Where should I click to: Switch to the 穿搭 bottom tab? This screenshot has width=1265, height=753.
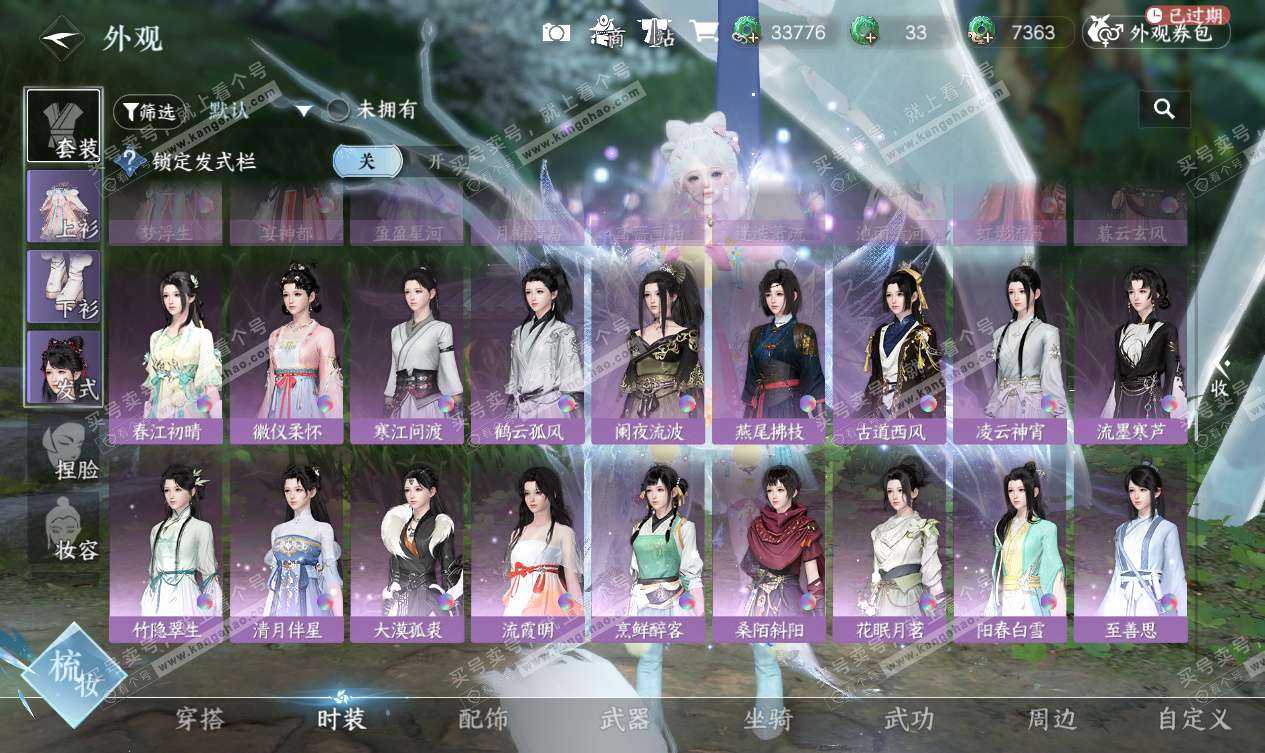pyautogui.click(x=200, y=718)
